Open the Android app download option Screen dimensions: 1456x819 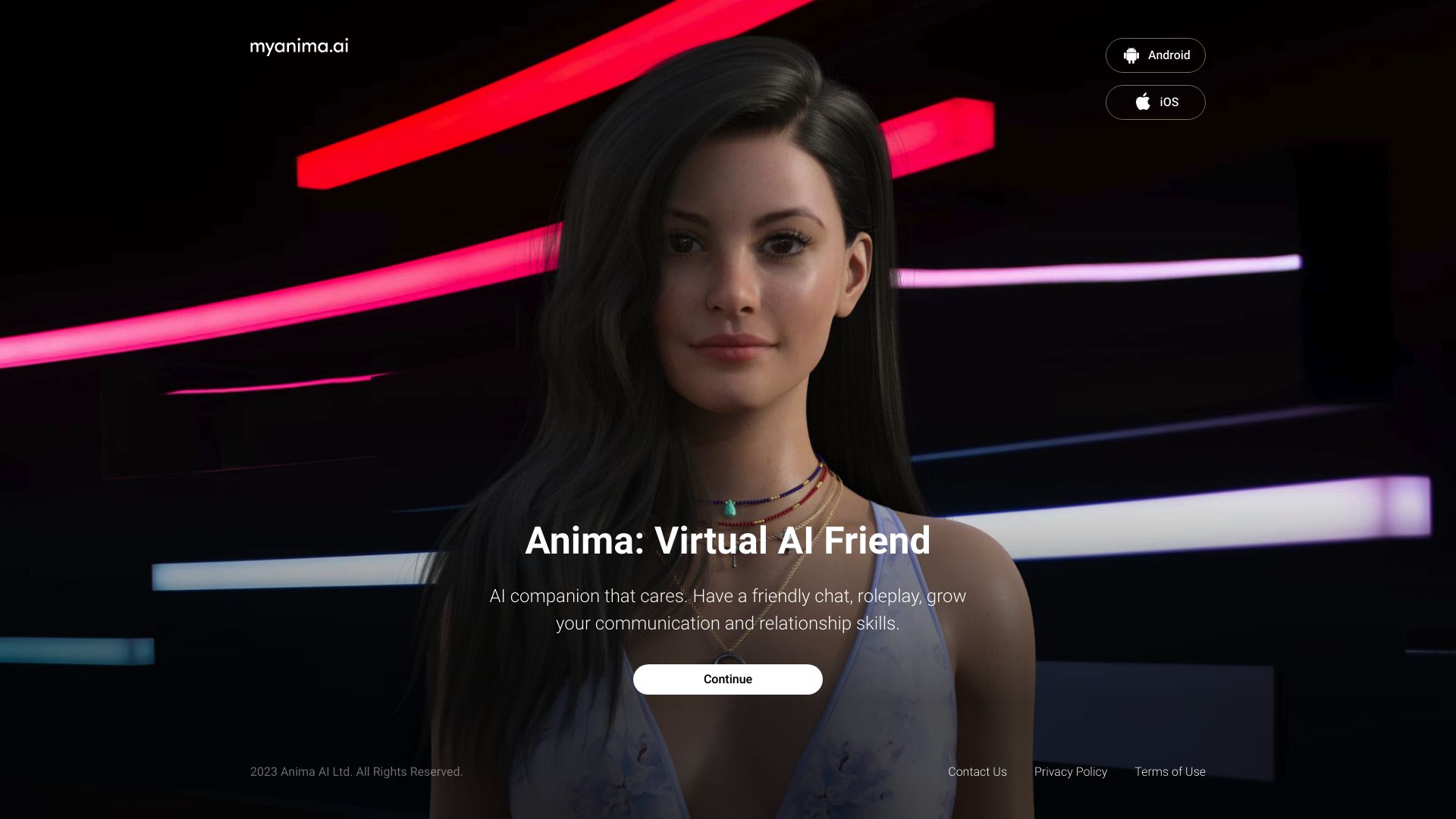pos(1155,55)
